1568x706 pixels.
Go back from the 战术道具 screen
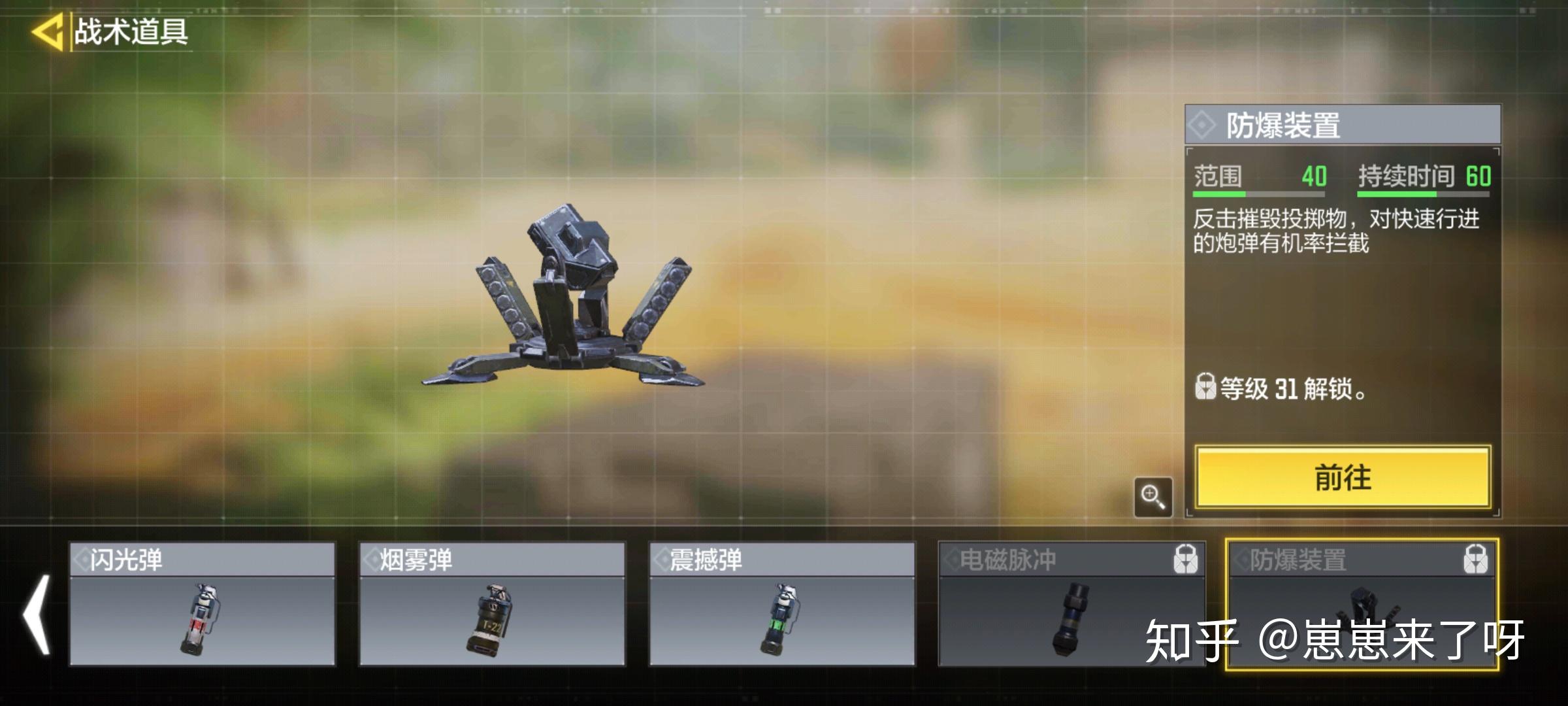[48, 31]
